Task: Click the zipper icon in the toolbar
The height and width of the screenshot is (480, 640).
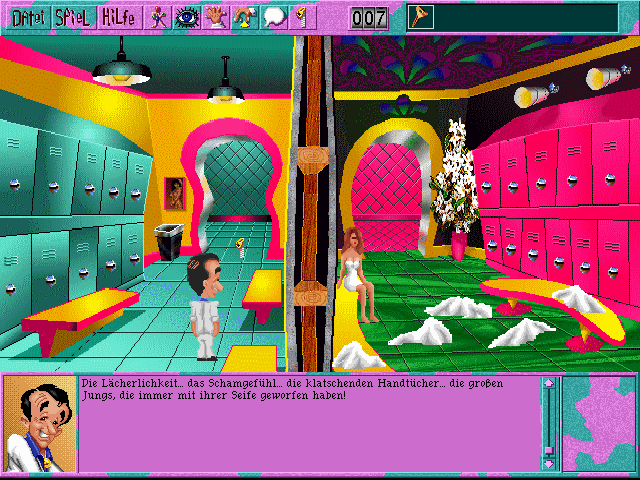Action: pos(299,16)
